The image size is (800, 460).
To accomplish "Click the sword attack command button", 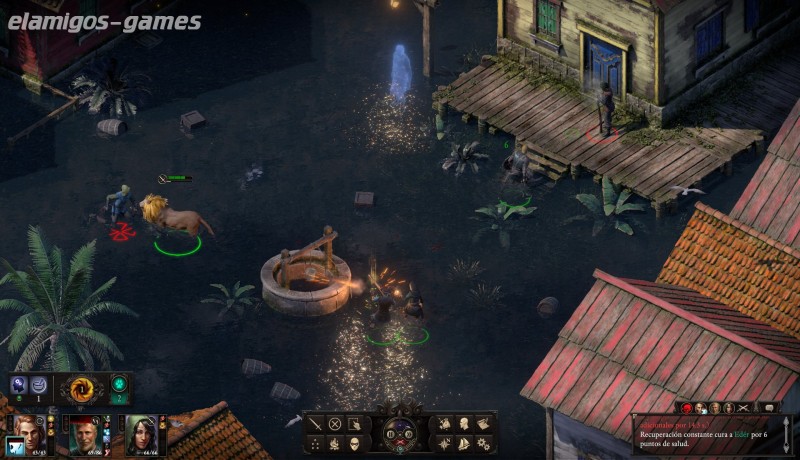I will 316,423.
